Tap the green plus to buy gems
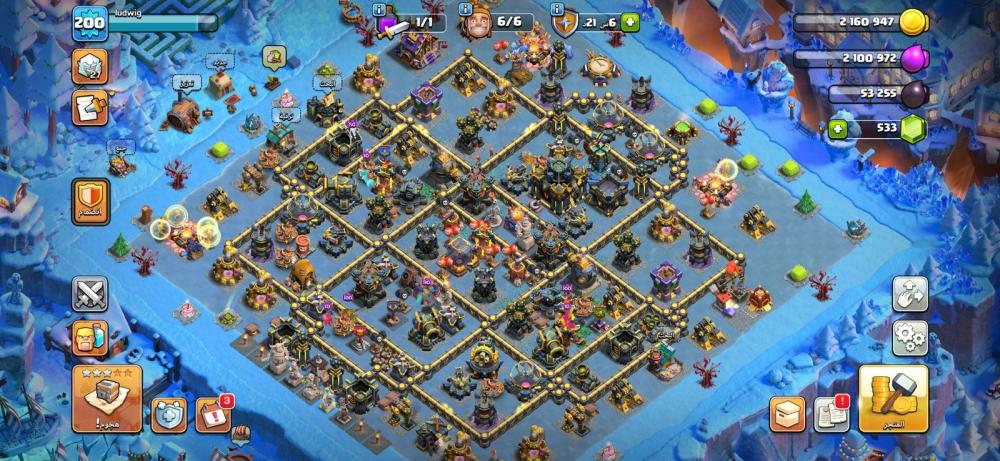The width and height of the screenshot is (1000, 461). click(837, 128)
